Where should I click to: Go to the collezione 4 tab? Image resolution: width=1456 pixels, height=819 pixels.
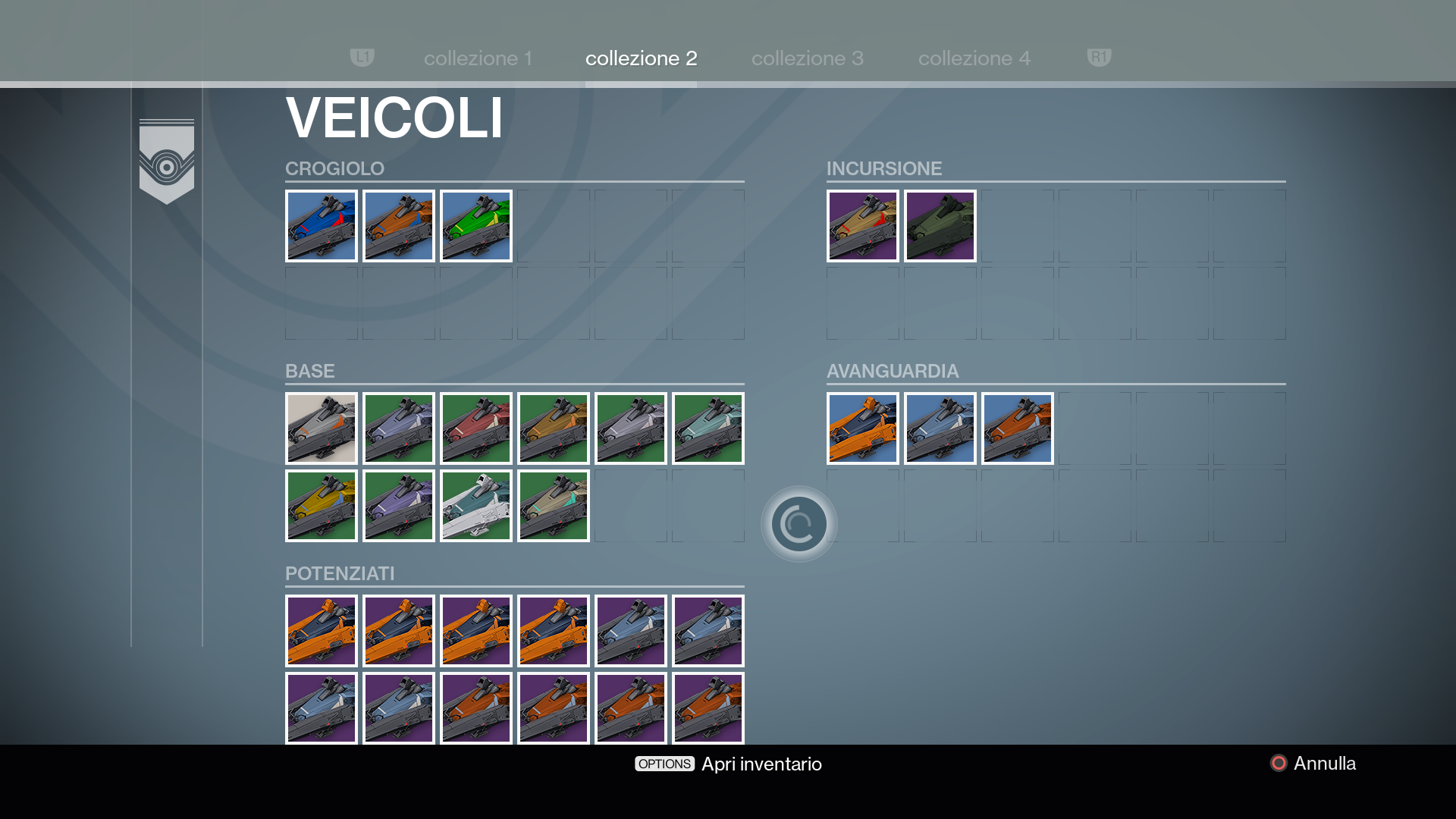pyautogui.click(x=974, y=58)
